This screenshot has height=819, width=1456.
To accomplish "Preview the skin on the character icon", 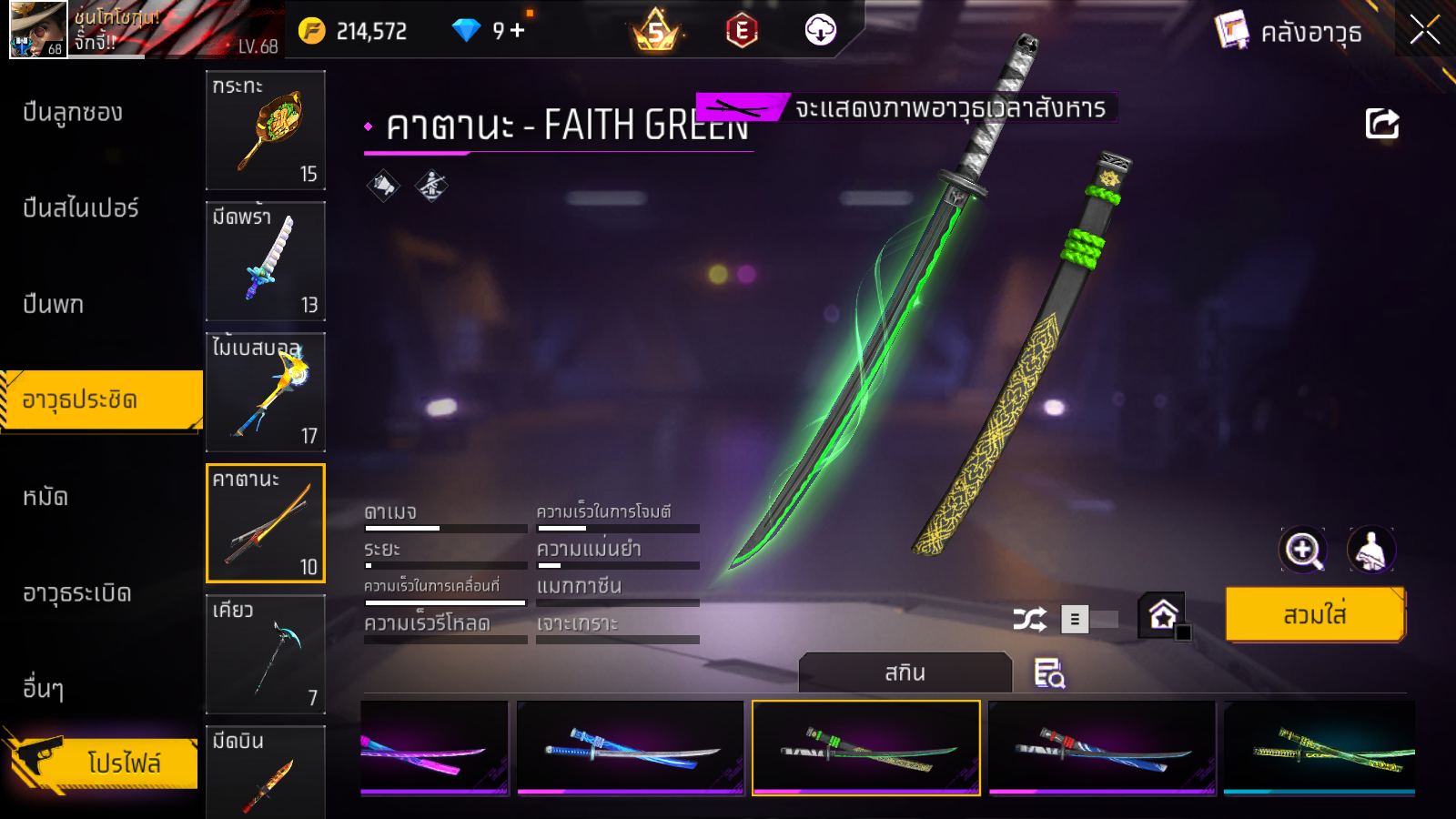I will coord(1370,550).
